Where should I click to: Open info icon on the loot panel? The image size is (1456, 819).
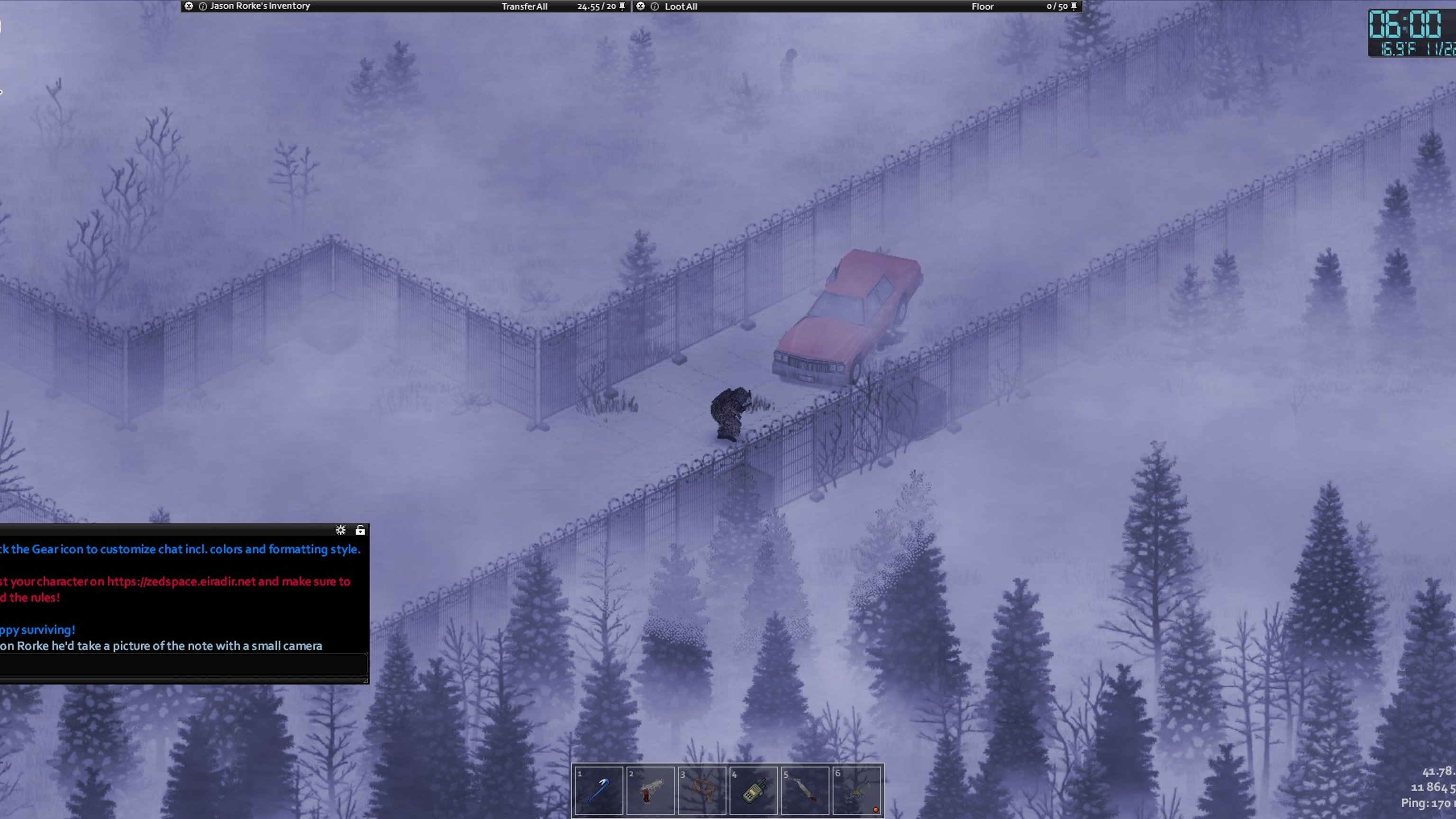[655, 6]
